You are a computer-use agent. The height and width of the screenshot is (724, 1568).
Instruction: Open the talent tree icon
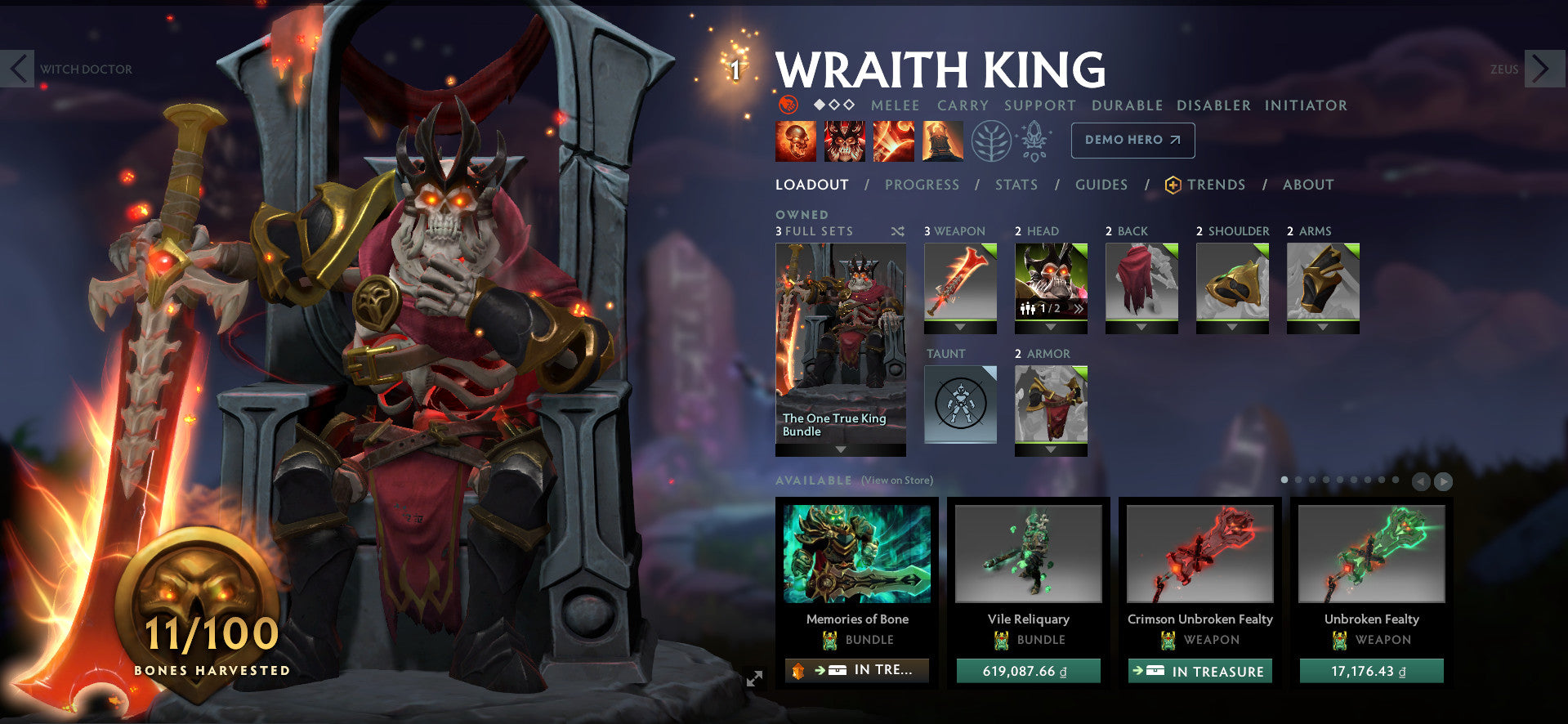pyautogui.click(x=991, y=141)
